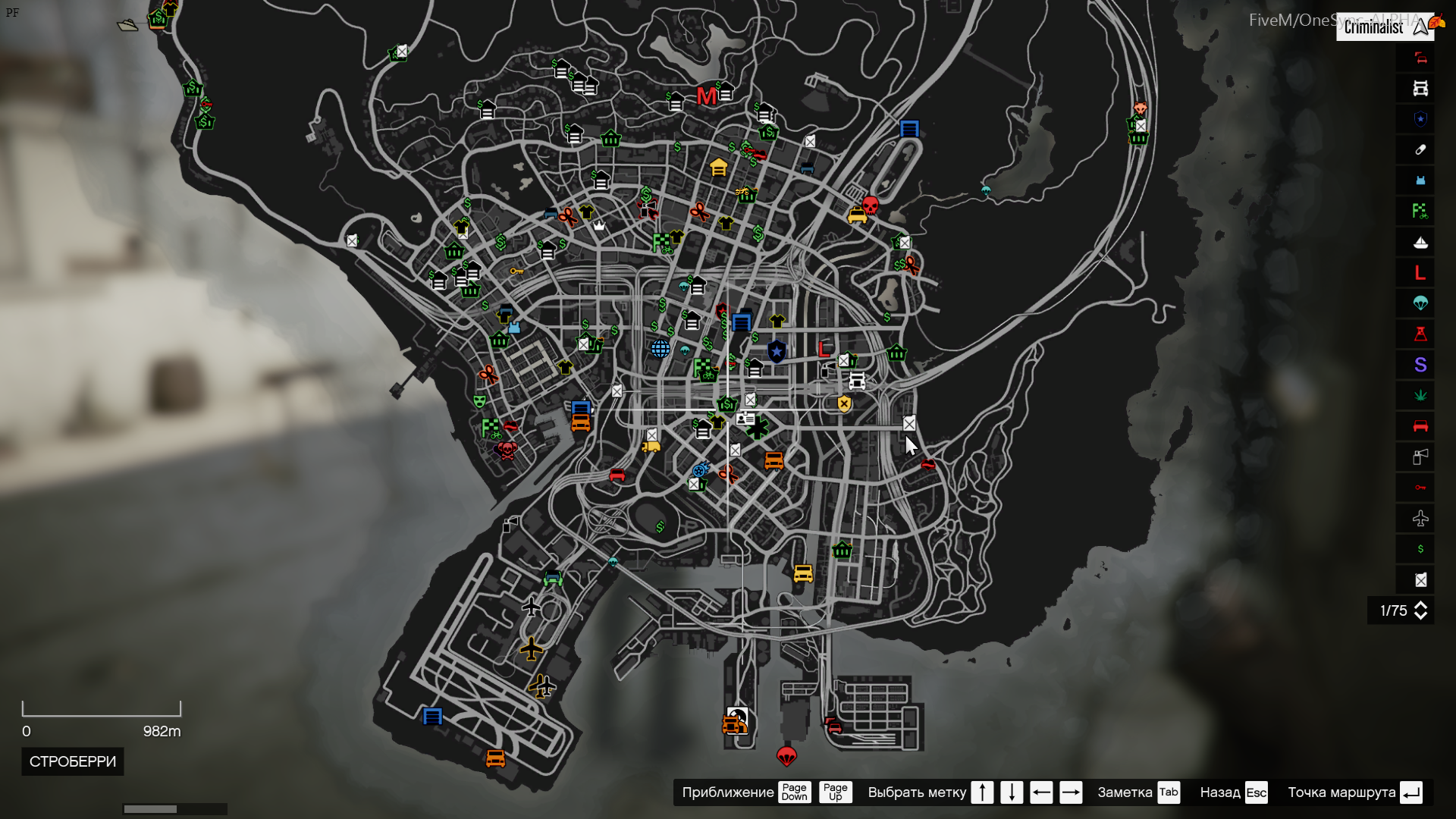Select the green cannabis leaf legend entry
Image resolution: width=1456 pixels, height=819 pixels.
(1420, 395)
